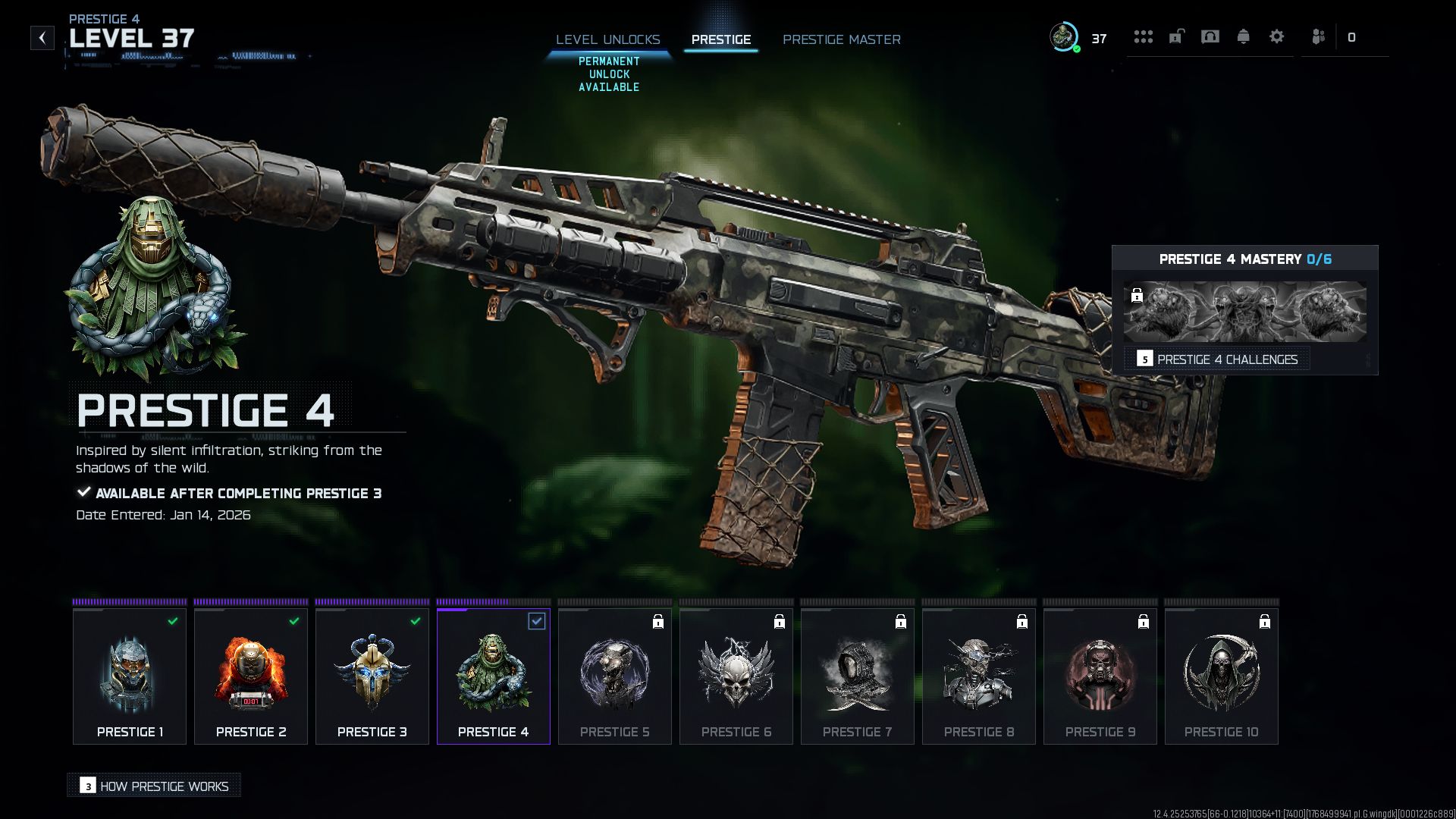
Task: Inspect the locked Prestige 6 tile
Action: 736,676
